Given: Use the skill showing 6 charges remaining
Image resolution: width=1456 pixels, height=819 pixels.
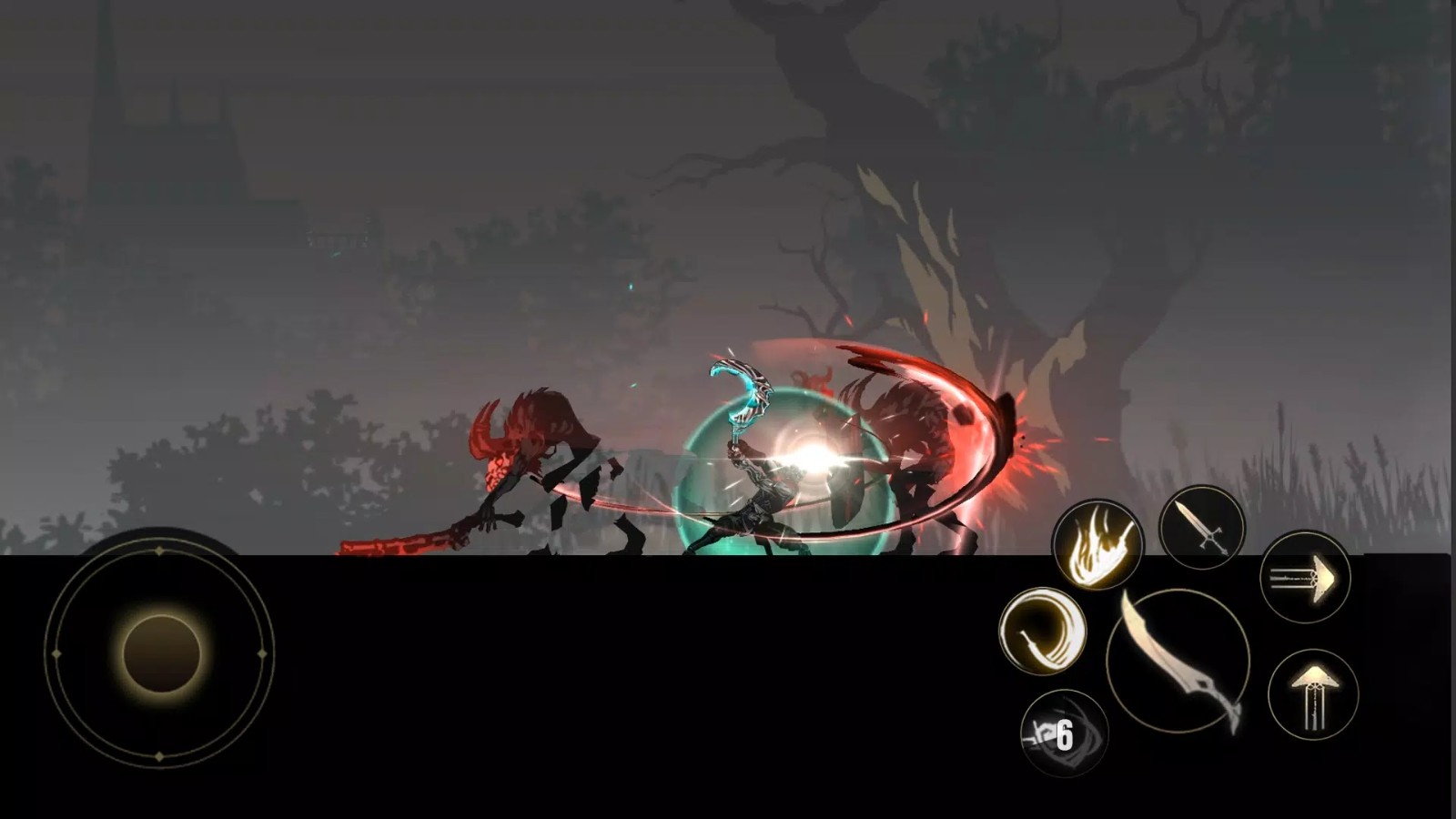Looking at the screenshot, I should 1065,728.
